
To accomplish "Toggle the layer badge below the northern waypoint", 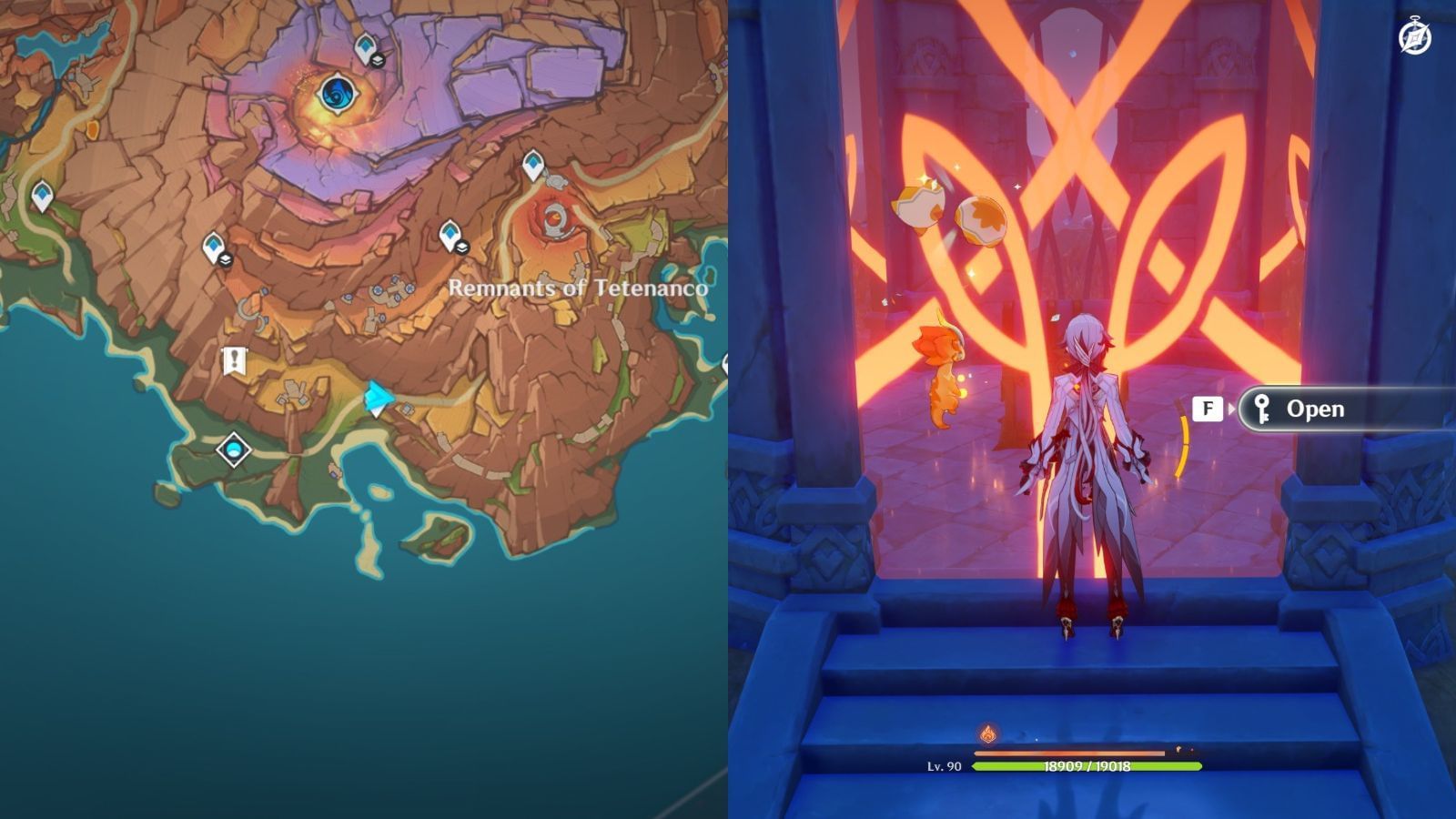I will pos(379,61).
